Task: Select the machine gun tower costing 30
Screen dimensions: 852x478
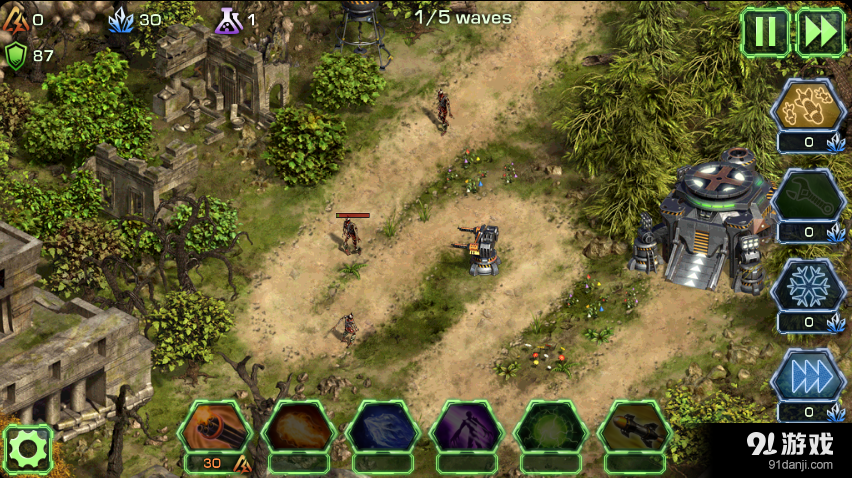Action: click(x=214, y=427)
